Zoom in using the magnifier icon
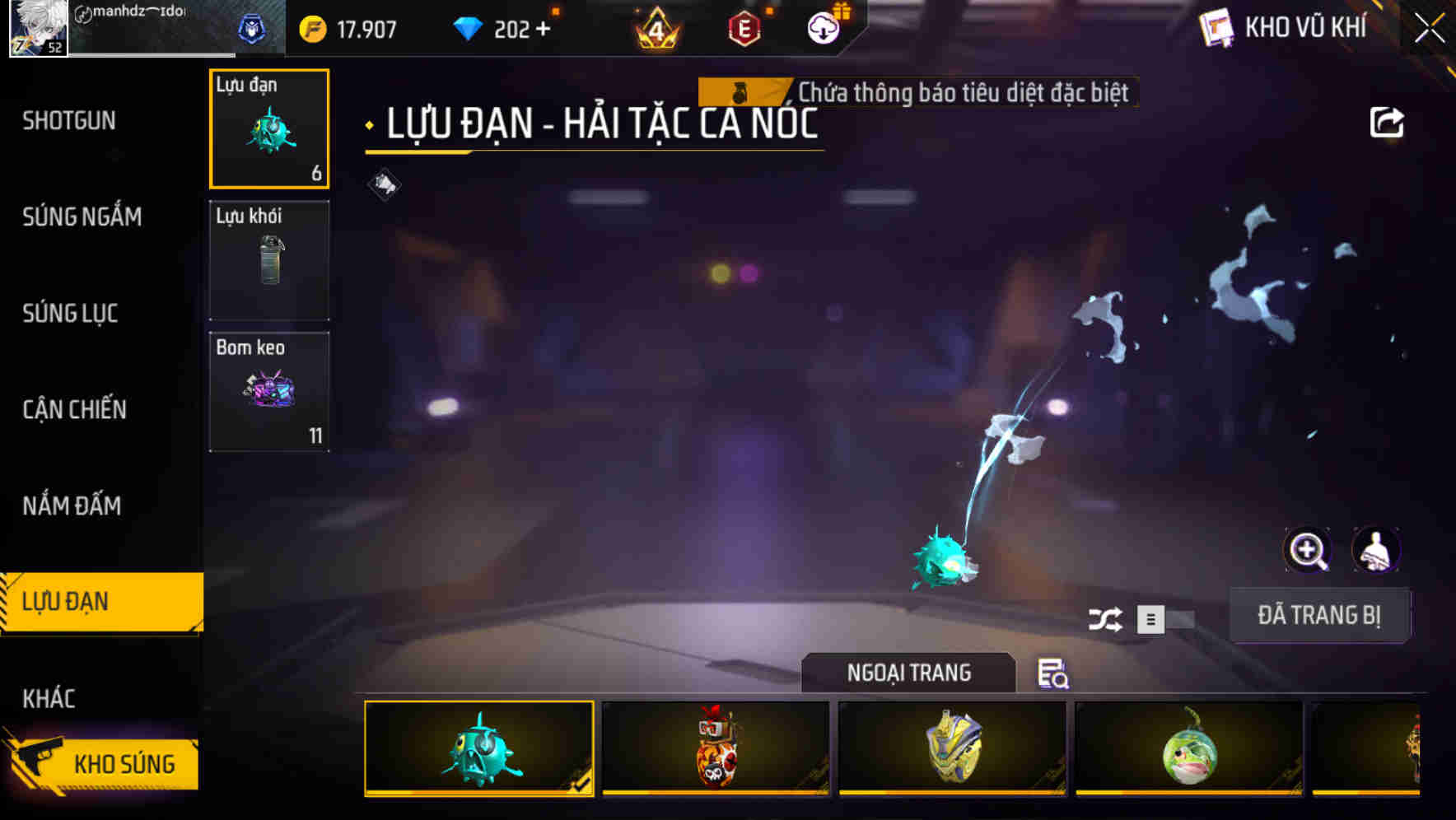 (1308, 550)
